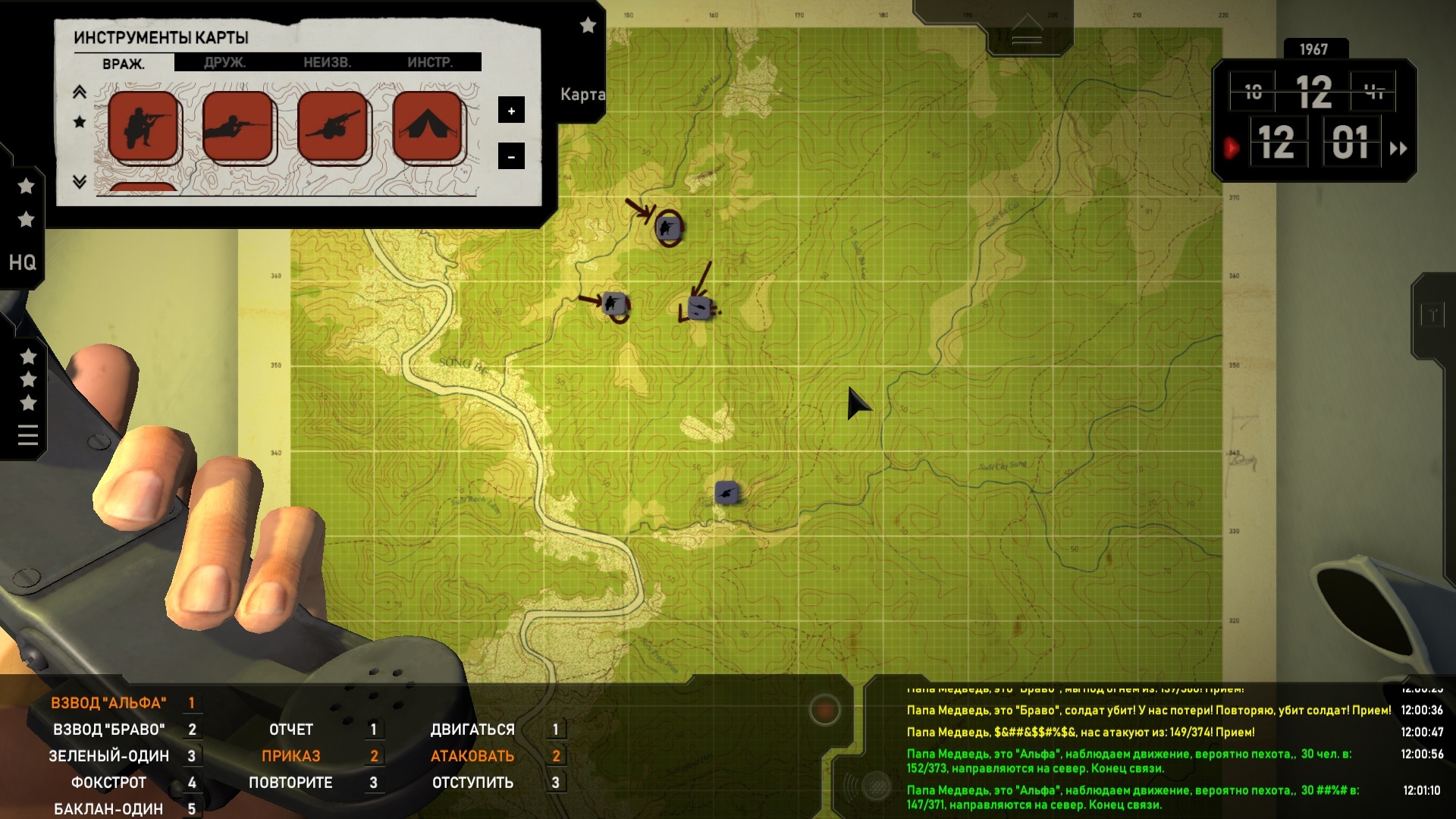Image resolution: width=1456 pixels, height=819 pixels.
Task: Open the ДРУЖ. map tools tab
Action: pyautogui.click(x=224, y=62)
